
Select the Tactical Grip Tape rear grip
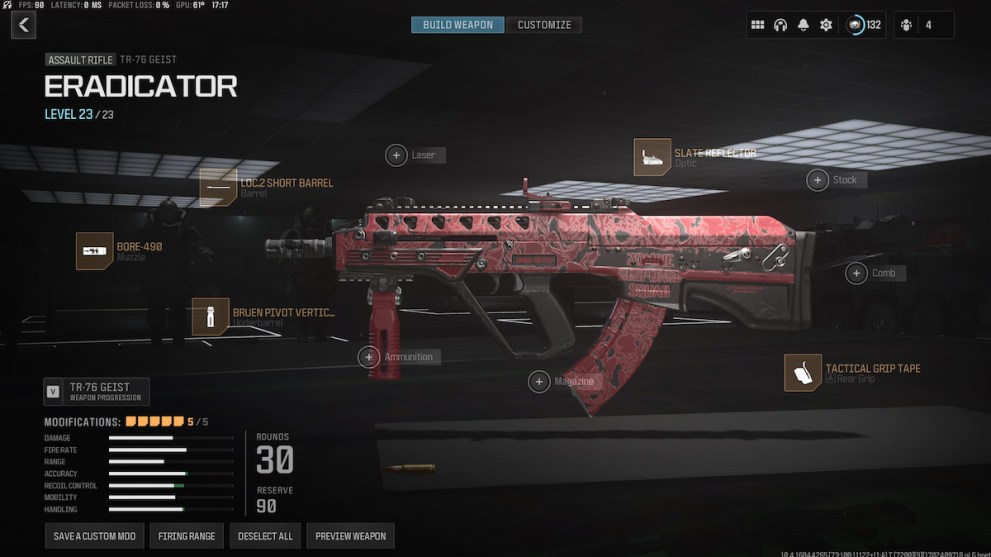[802, 373]
